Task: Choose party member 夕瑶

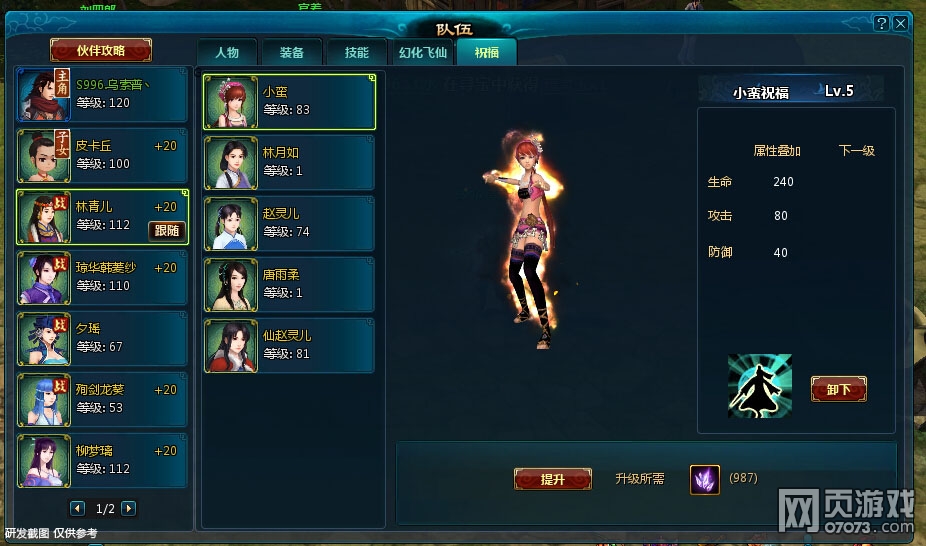Action: coord(102,339)
